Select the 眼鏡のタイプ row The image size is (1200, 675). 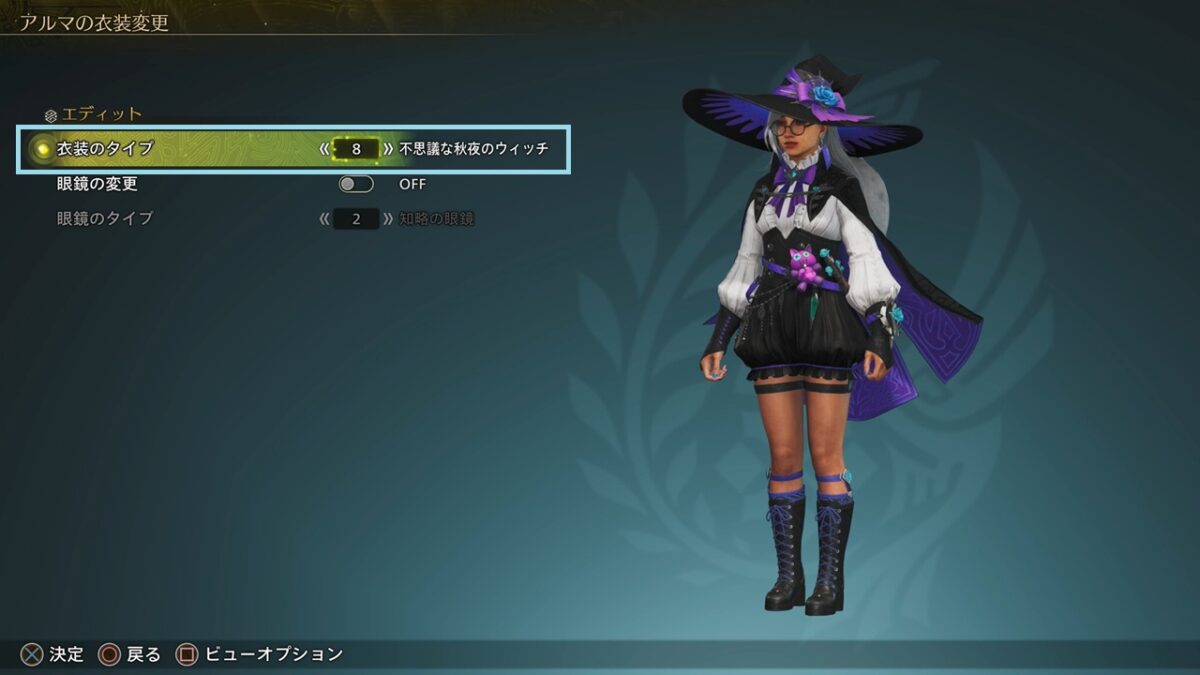[105, 218]
